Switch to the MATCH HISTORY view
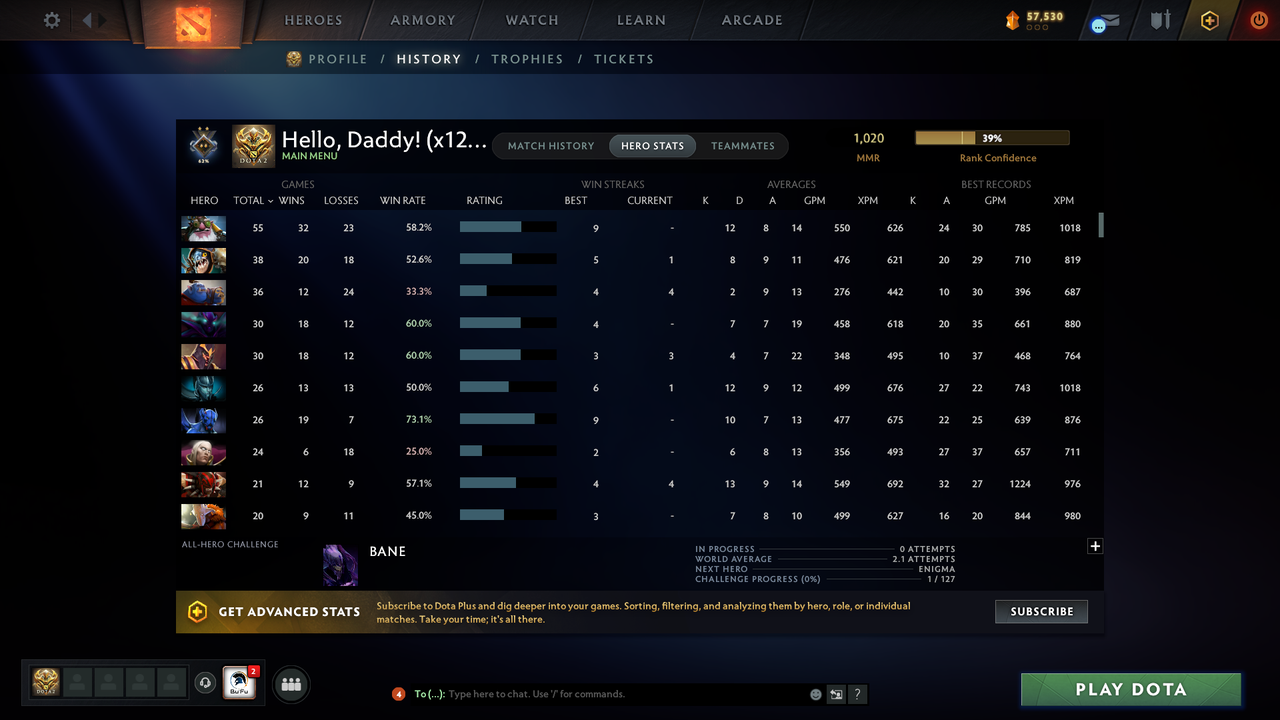1280x720 pixels. 550,145
